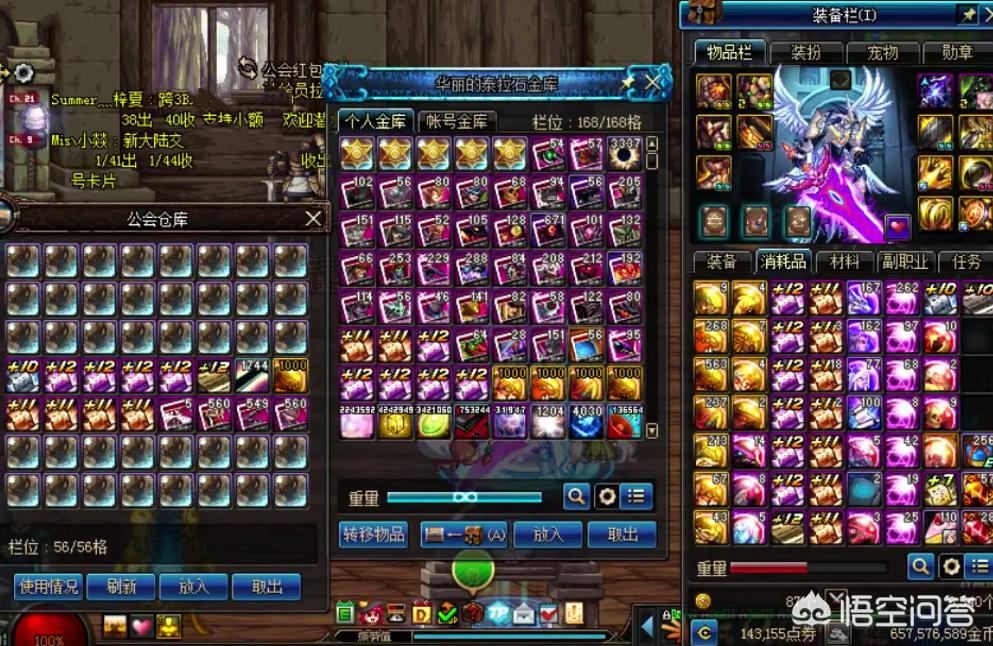Image resolution: width=993 pixels, height=646 pixels.
Task: Switch to the 帐号金库 tab
Action: point(457,121)
